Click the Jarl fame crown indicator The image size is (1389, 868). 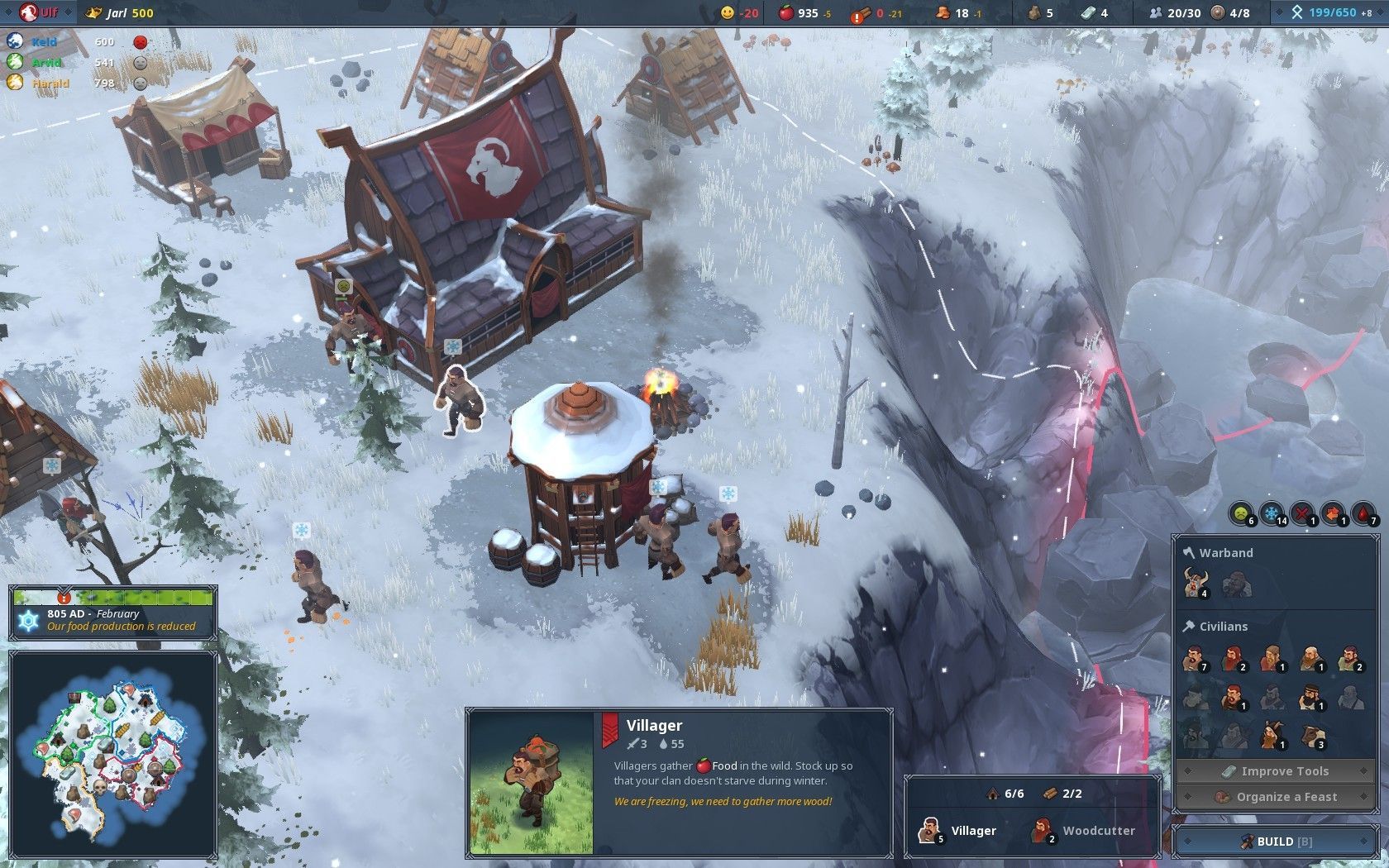[x=120, y=12]
